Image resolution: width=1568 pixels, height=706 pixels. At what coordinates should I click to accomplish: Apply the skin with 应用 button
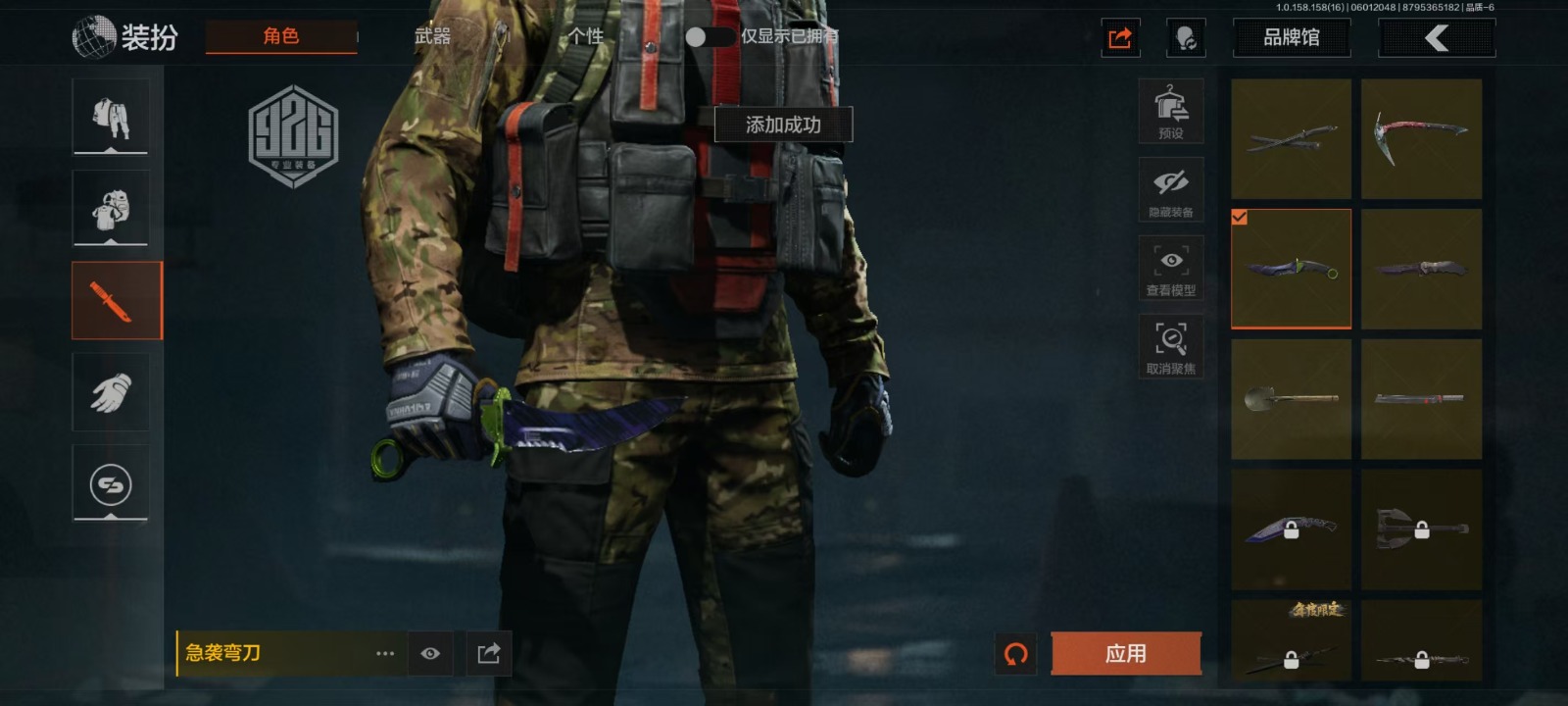click(1125, 653)
